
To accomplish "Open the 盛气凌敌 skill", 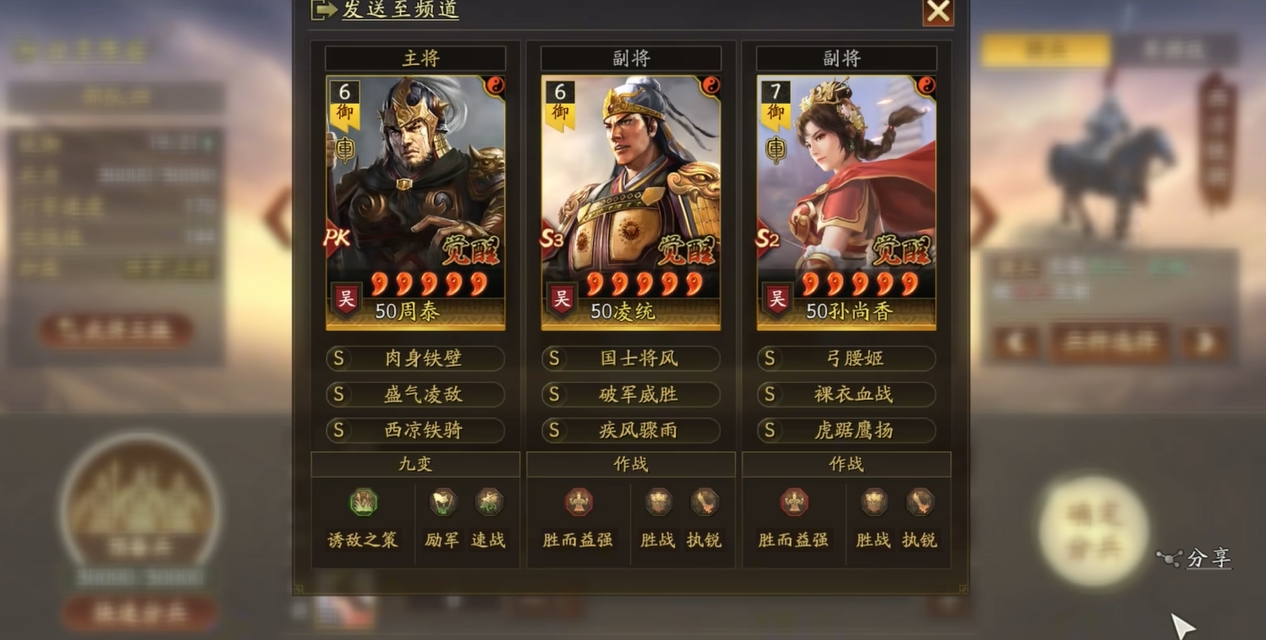I will (x=415, y=394).
